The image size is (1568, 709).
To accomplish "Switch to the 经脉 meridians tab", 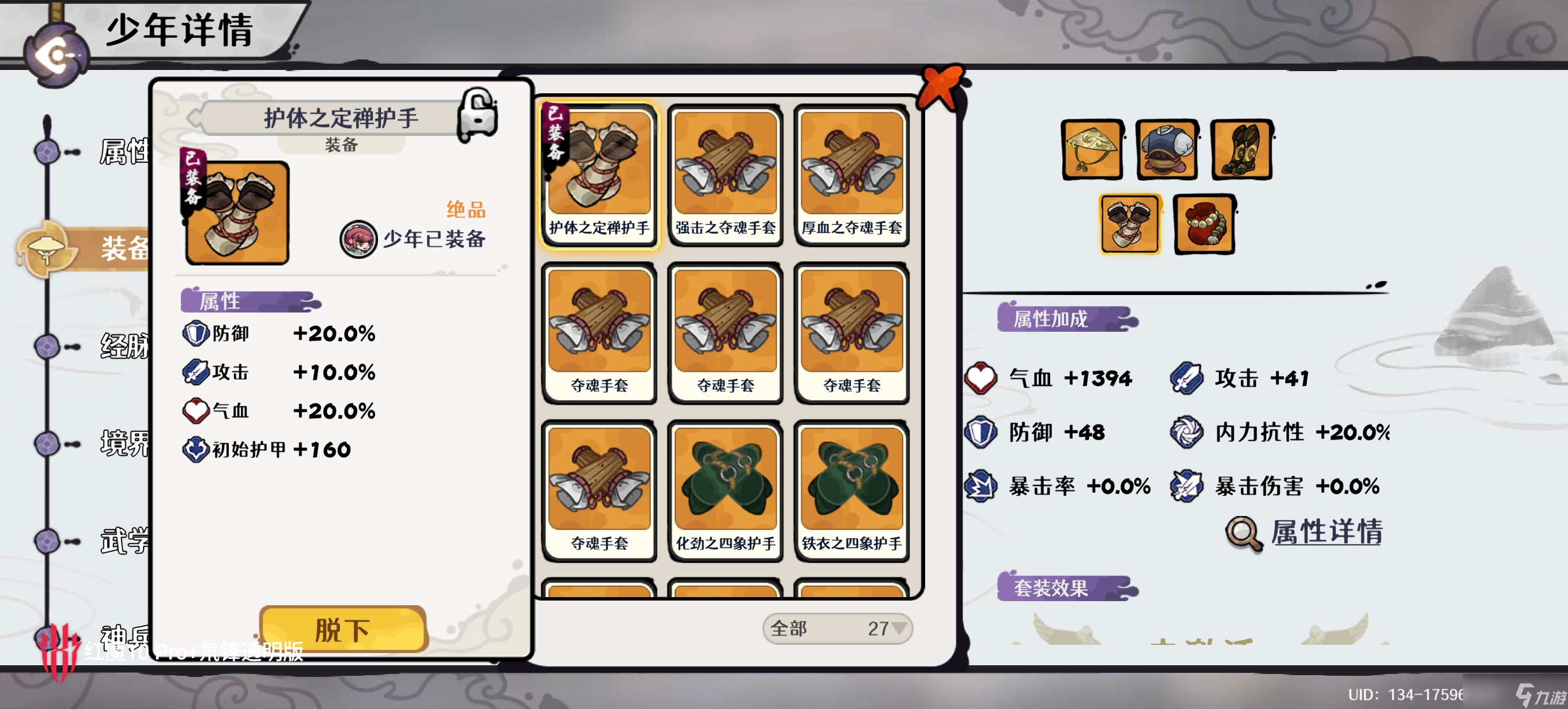I will tap(123, 346).
